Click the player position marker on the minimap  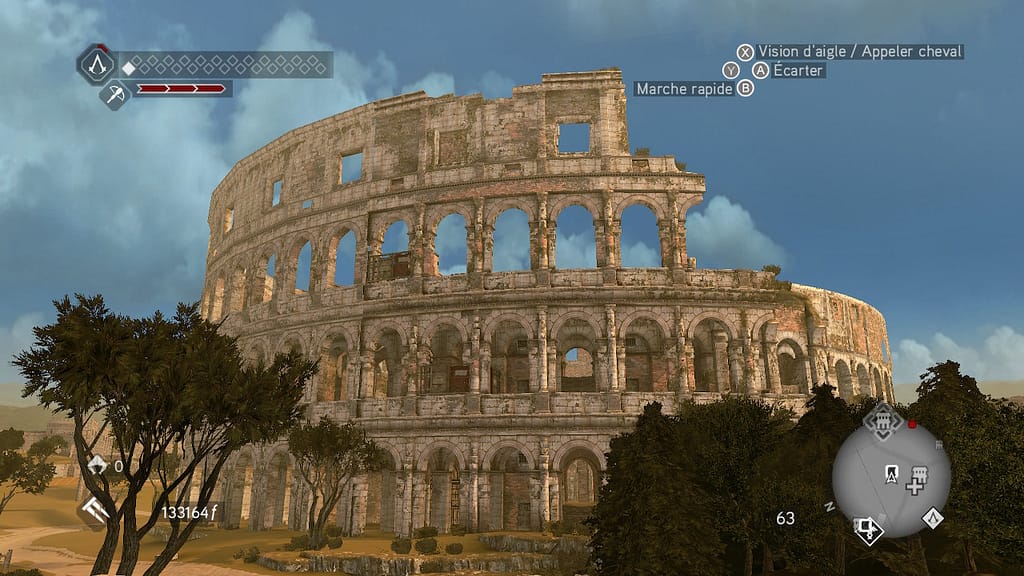click(x=891, y=473)
